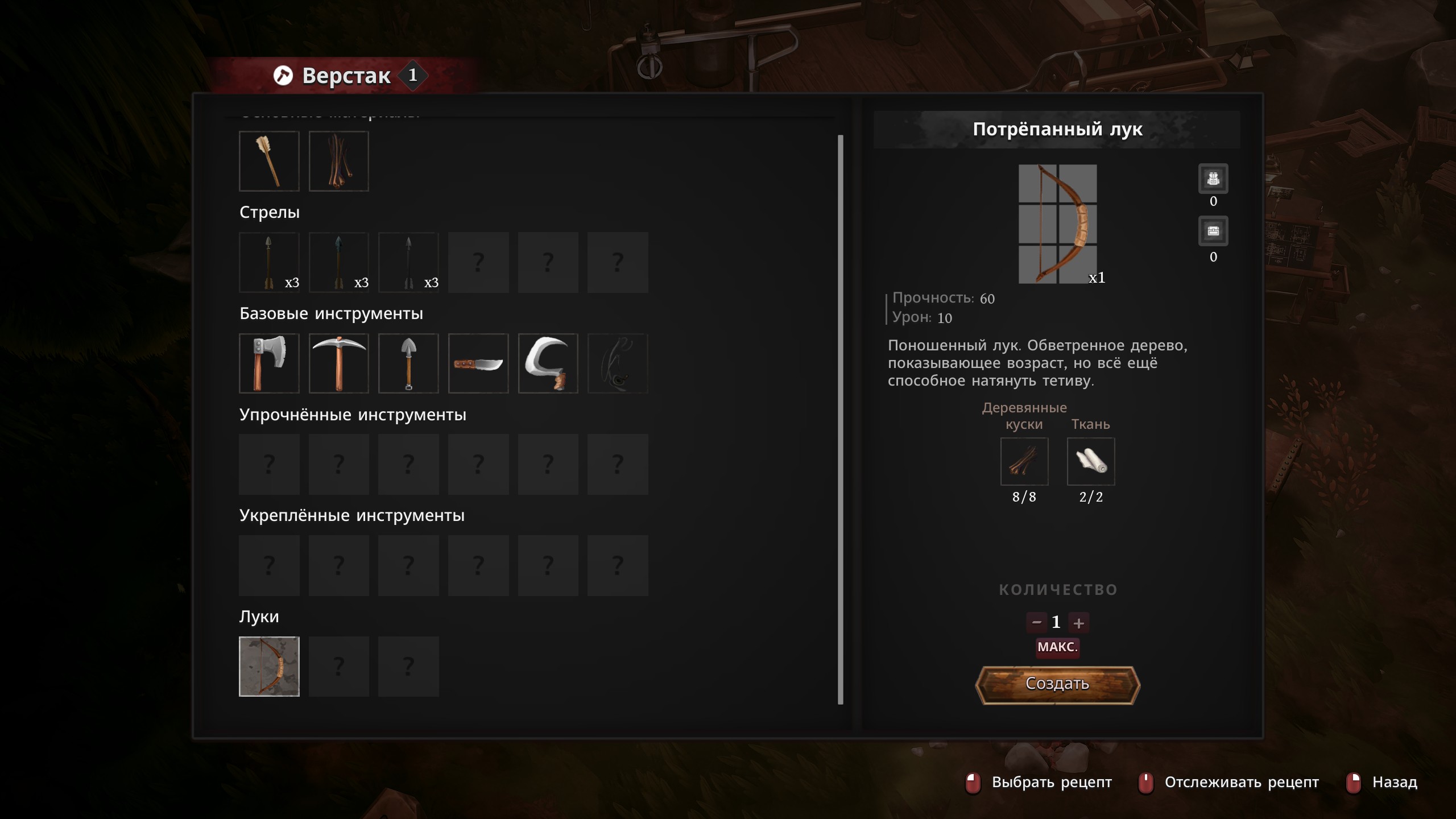Decrease crafting quantity with the minus button

pyautogui.click(x=1036, y=623)
